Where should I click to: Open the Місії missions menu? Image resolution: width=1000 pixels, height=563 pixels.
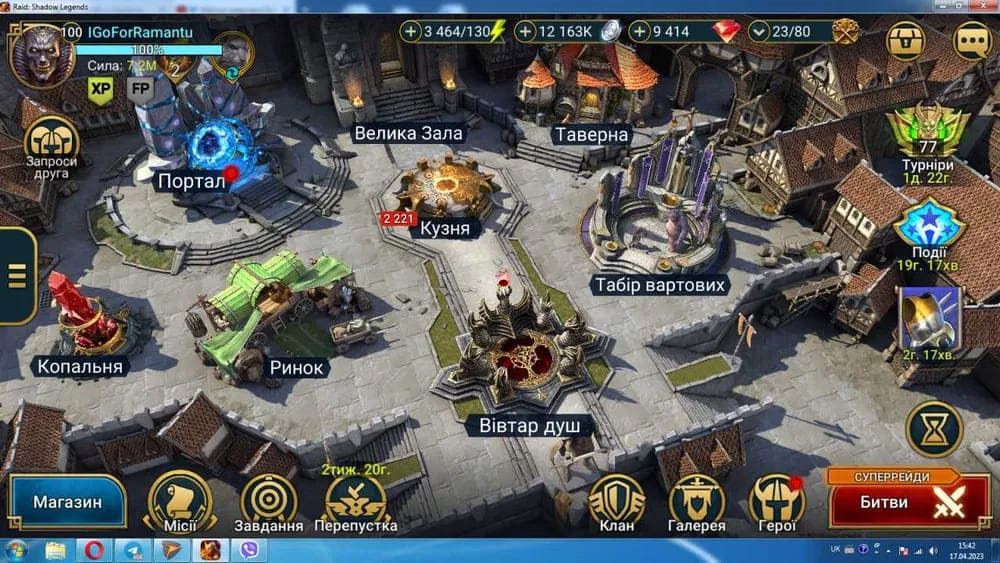180,498
